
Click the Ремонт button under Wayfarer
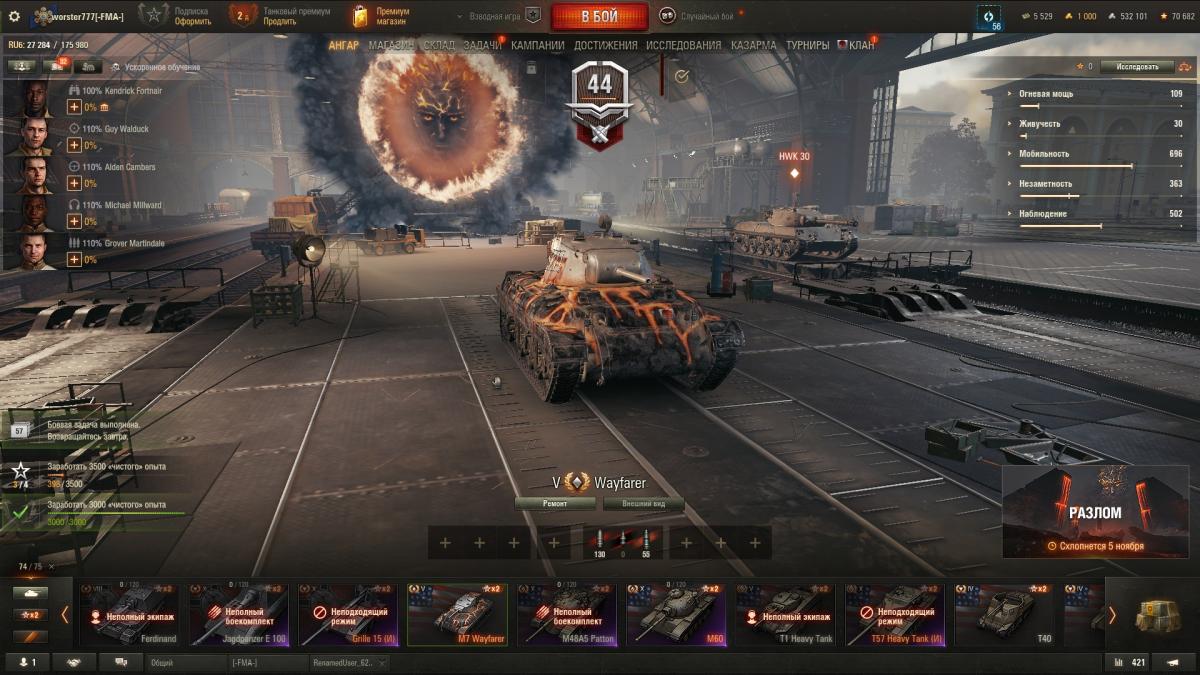(x=555, y=504)
